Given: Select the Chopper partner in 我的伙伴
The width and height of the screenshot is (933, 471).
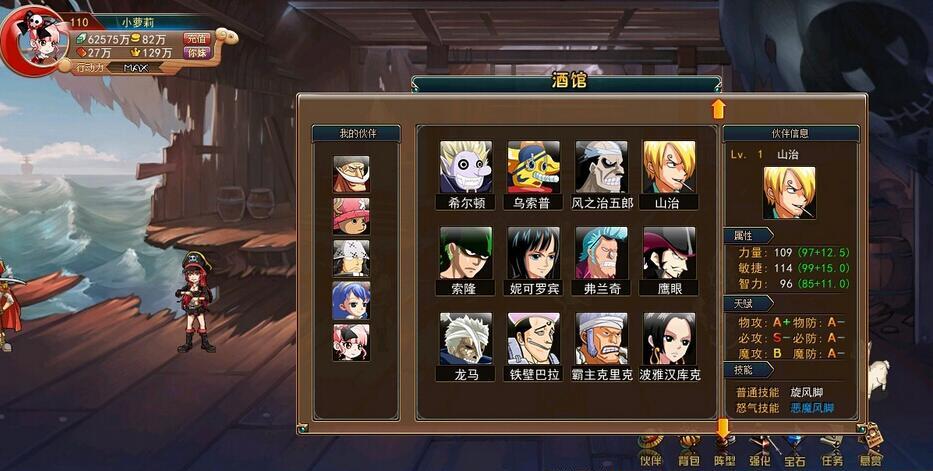Looking at the screenshot, I should [351, 216].
